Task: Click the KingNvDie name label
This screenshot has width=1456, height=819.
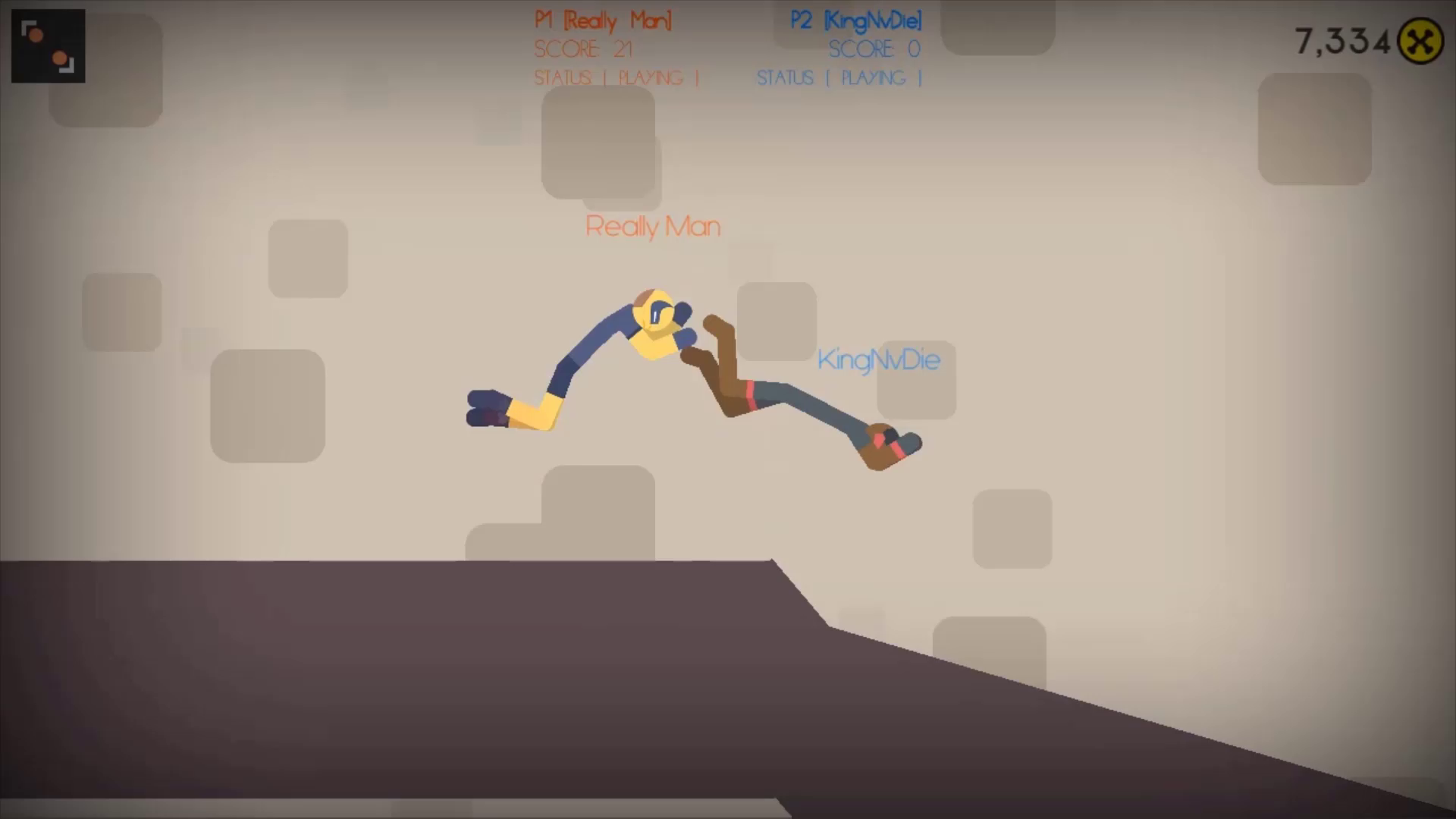Action: click(880, 360)
